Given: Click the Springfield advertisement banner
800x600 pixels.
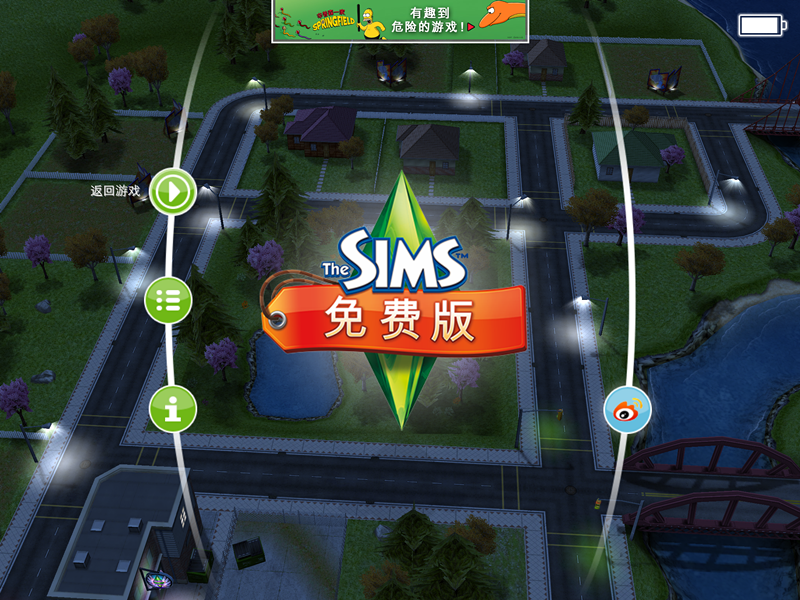Looking at the screenshot, I should (x=400, y=21).
